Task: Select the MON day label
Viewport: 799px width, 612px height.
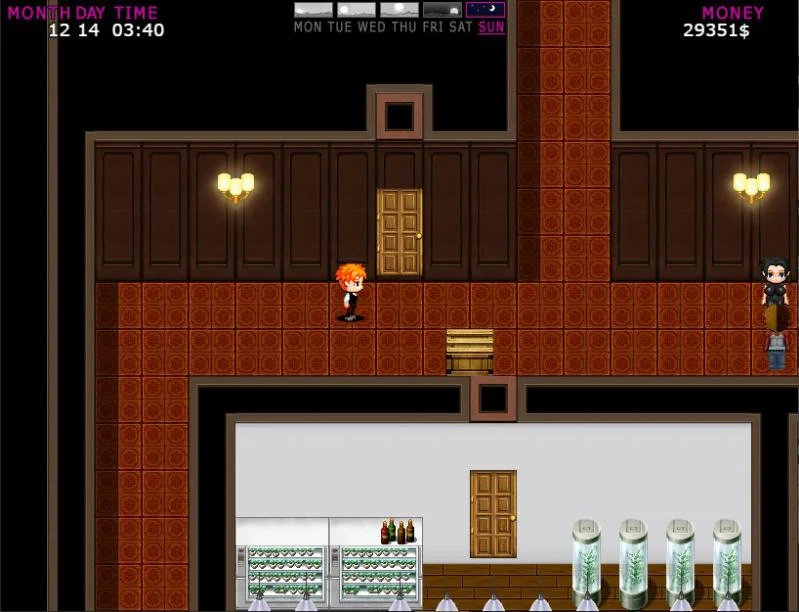Action: coord(308,27)
